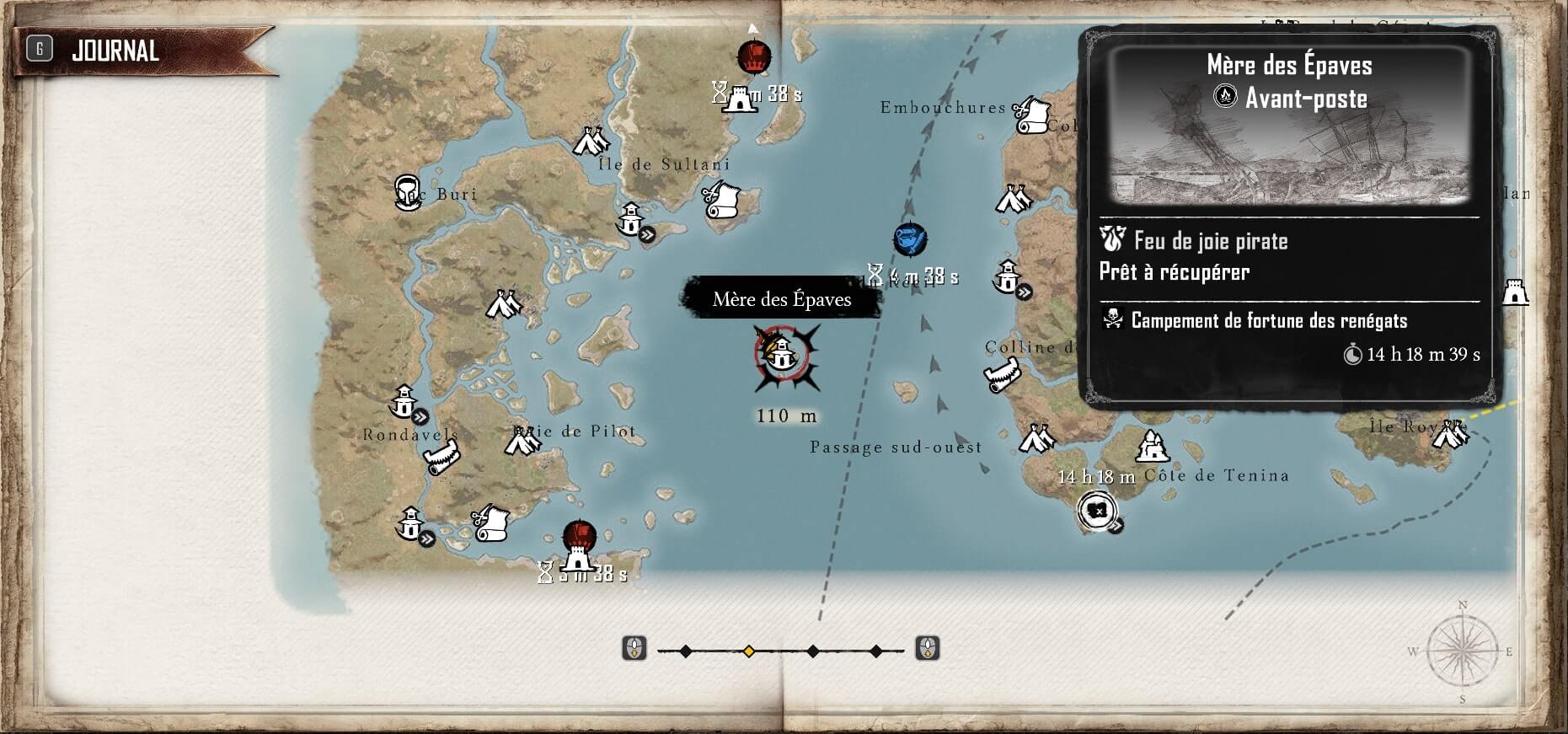Image resolution: width=1568 pixels, height=734 pixels.
Task: Pick the treasure map marker below Côte de Tenina
Action: pyautogui.click(x=1097, y=511)
